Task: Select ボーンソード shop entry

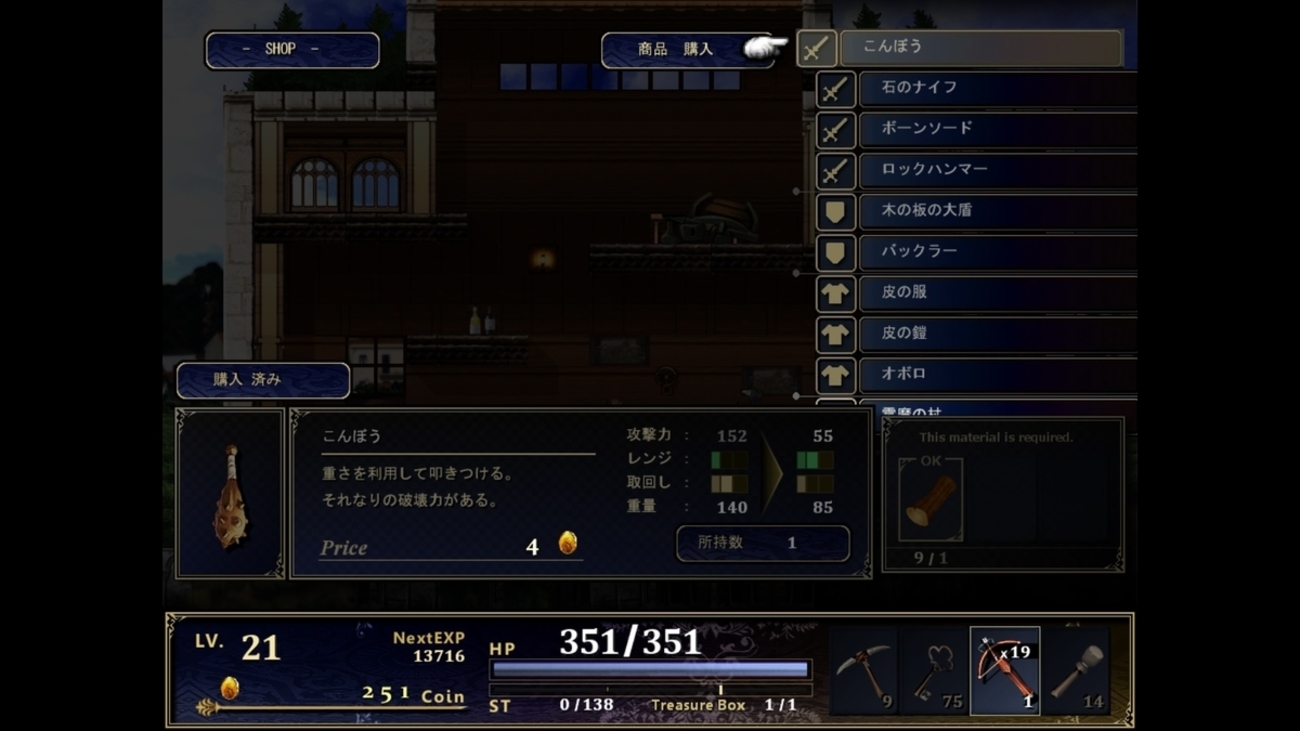Action: coord(996,129)
